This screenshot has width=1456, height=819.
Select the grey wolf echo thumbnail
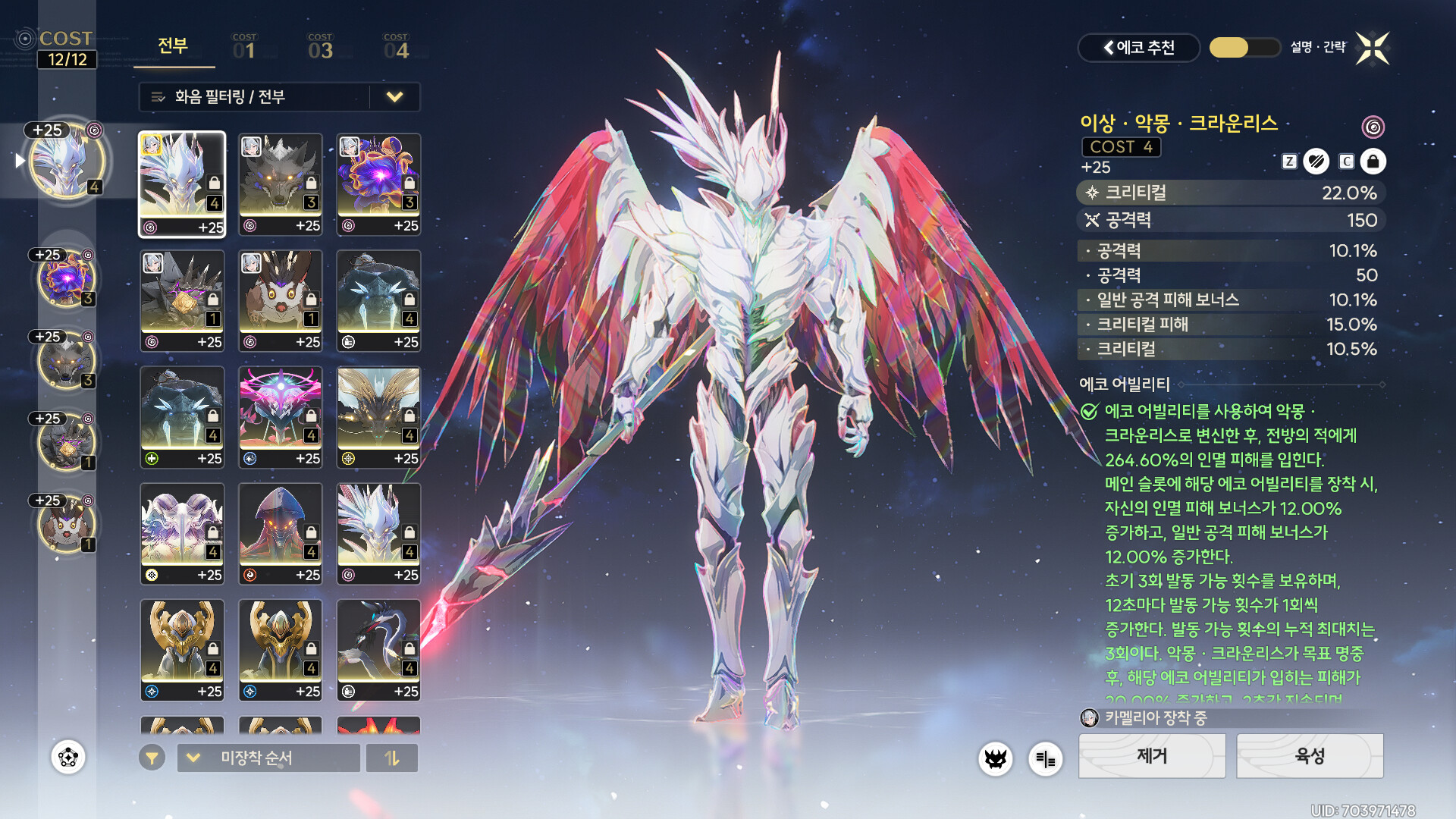tap(281, 184)
